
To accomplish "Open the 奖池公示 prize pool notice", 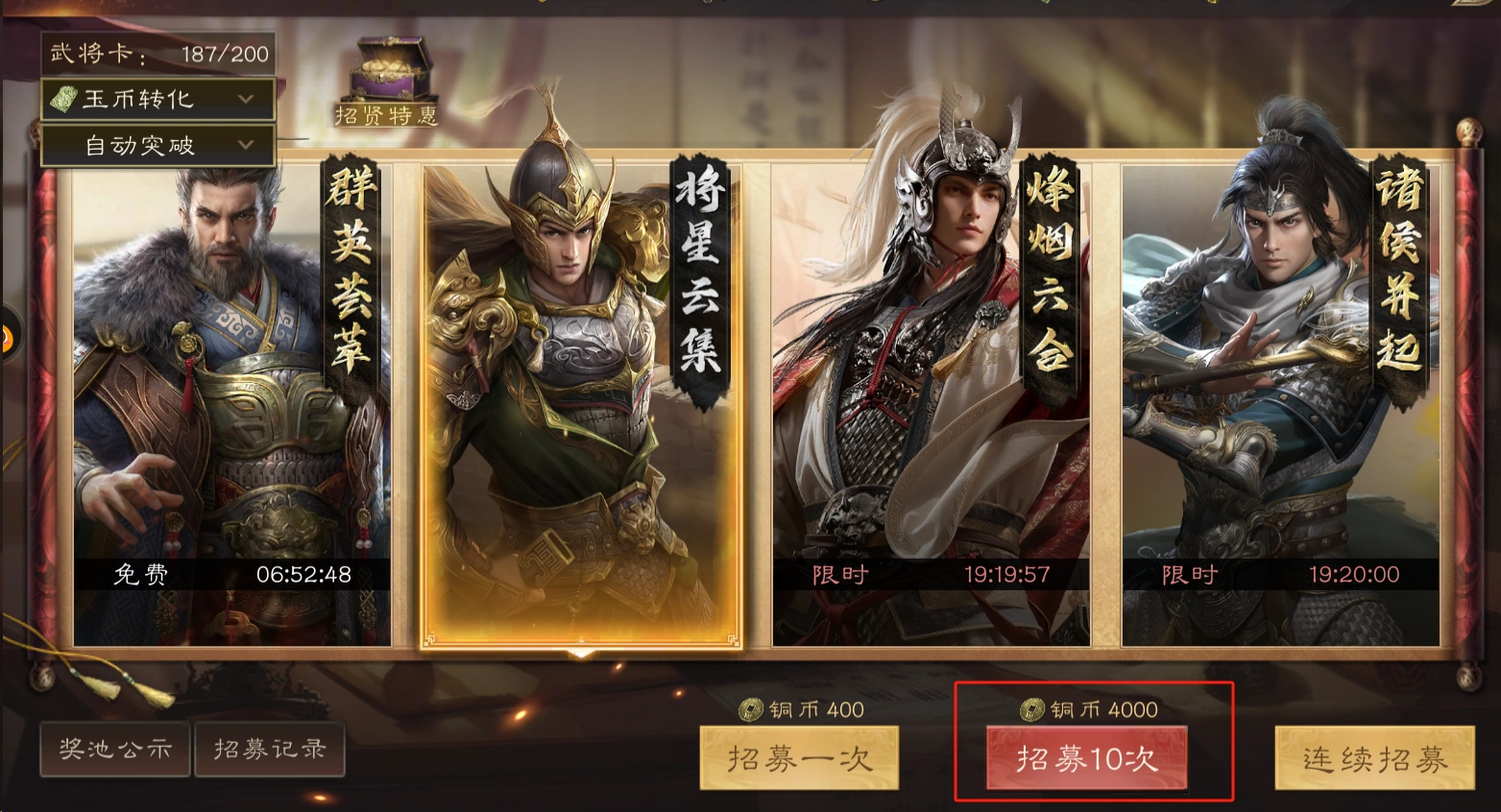I will pos(114,750).
